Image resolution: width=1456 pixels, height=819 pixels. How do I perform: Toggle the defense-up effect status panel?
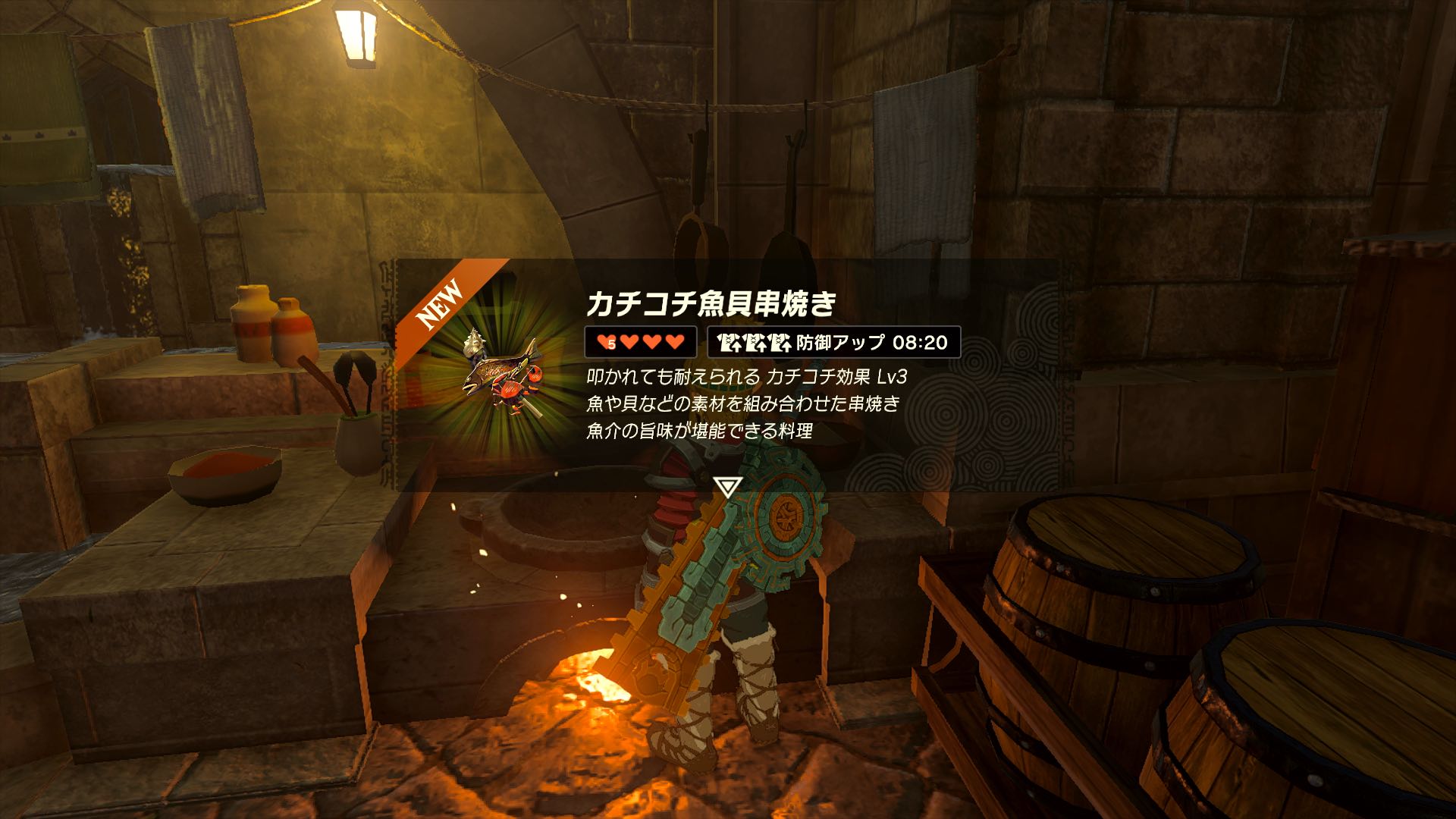coord(834,343)
